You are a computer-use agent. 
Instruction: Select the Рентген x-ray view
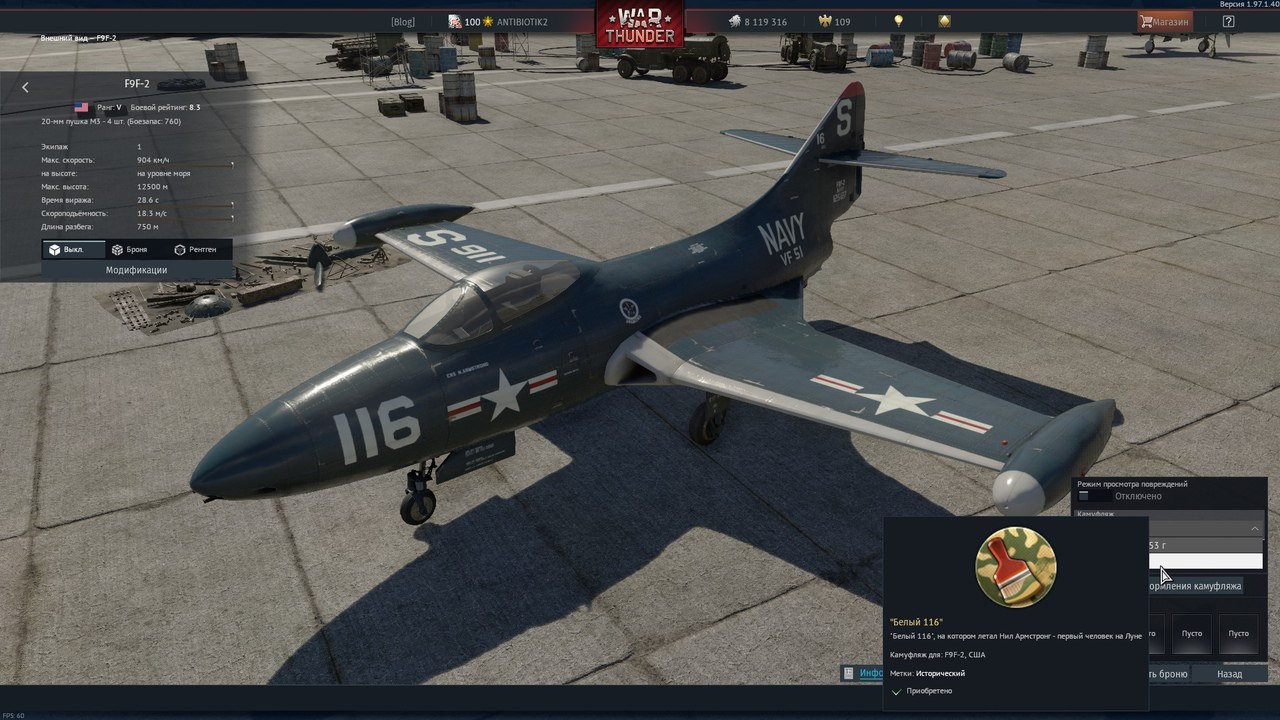(x=195, y=249)
